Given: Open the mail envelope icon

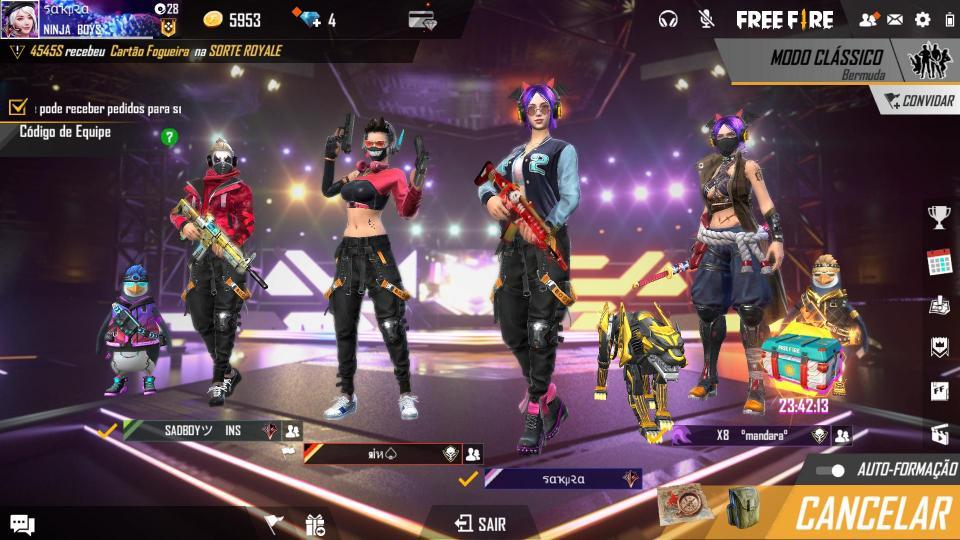Looking at the screenshot, I should click(895, 19).
